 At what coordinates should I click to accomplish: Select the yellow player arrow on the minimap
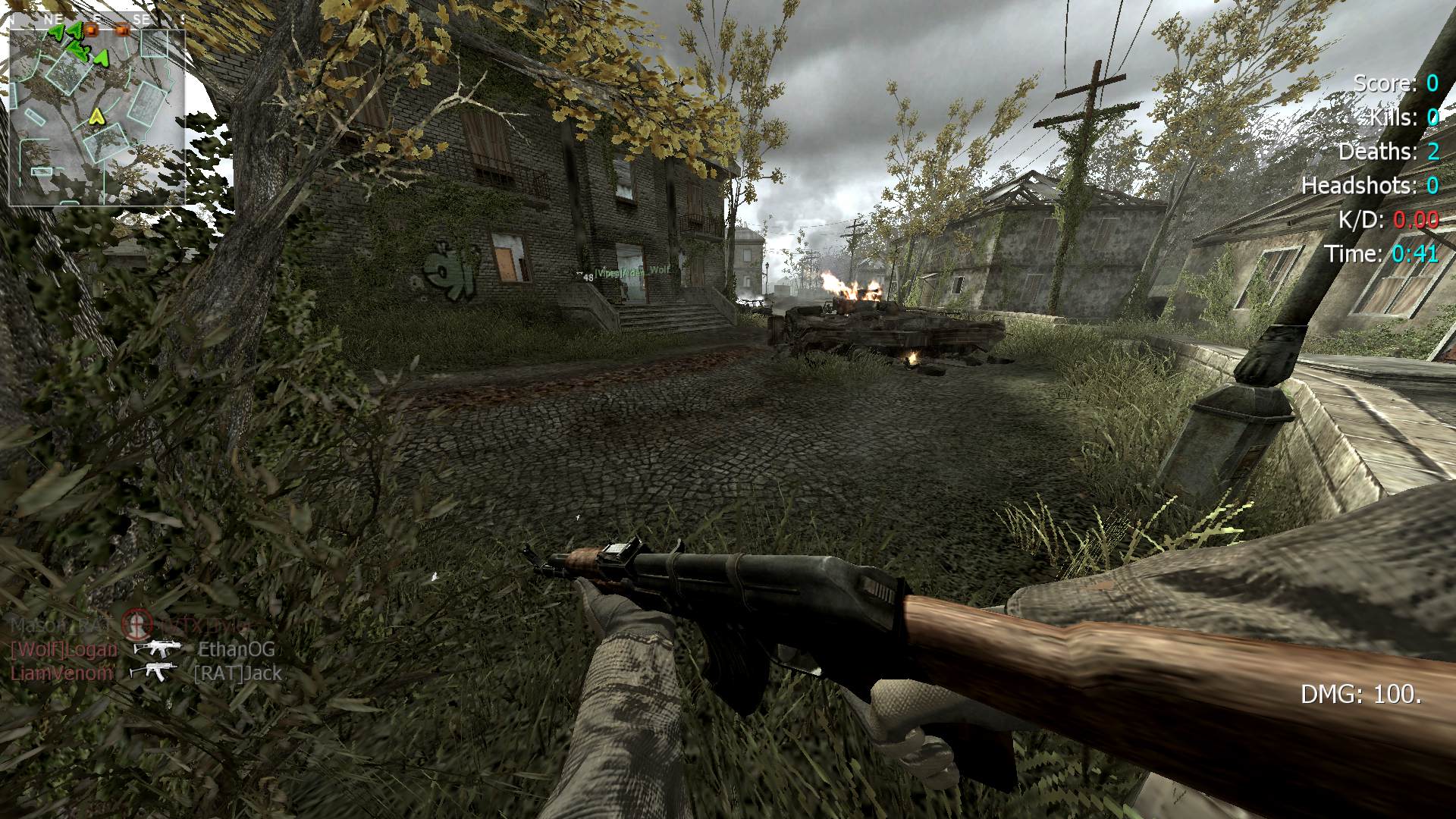point(96,116)
